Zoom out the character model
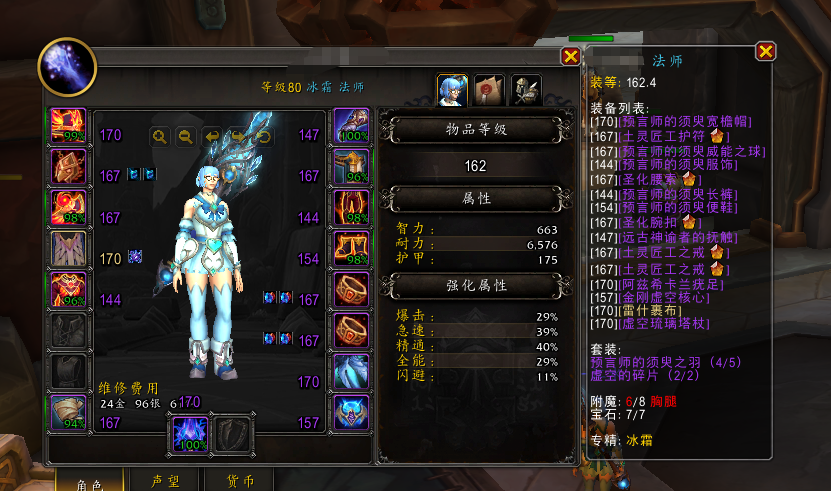Image resolution: width=831 pixels, height=491 pixels. click(x=185, y=136)
